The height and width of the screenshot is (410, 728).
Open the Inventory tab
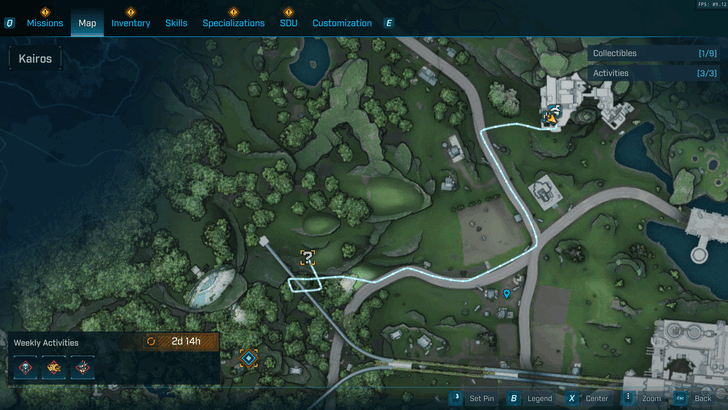pyautogui.click(x=130, y=23)
